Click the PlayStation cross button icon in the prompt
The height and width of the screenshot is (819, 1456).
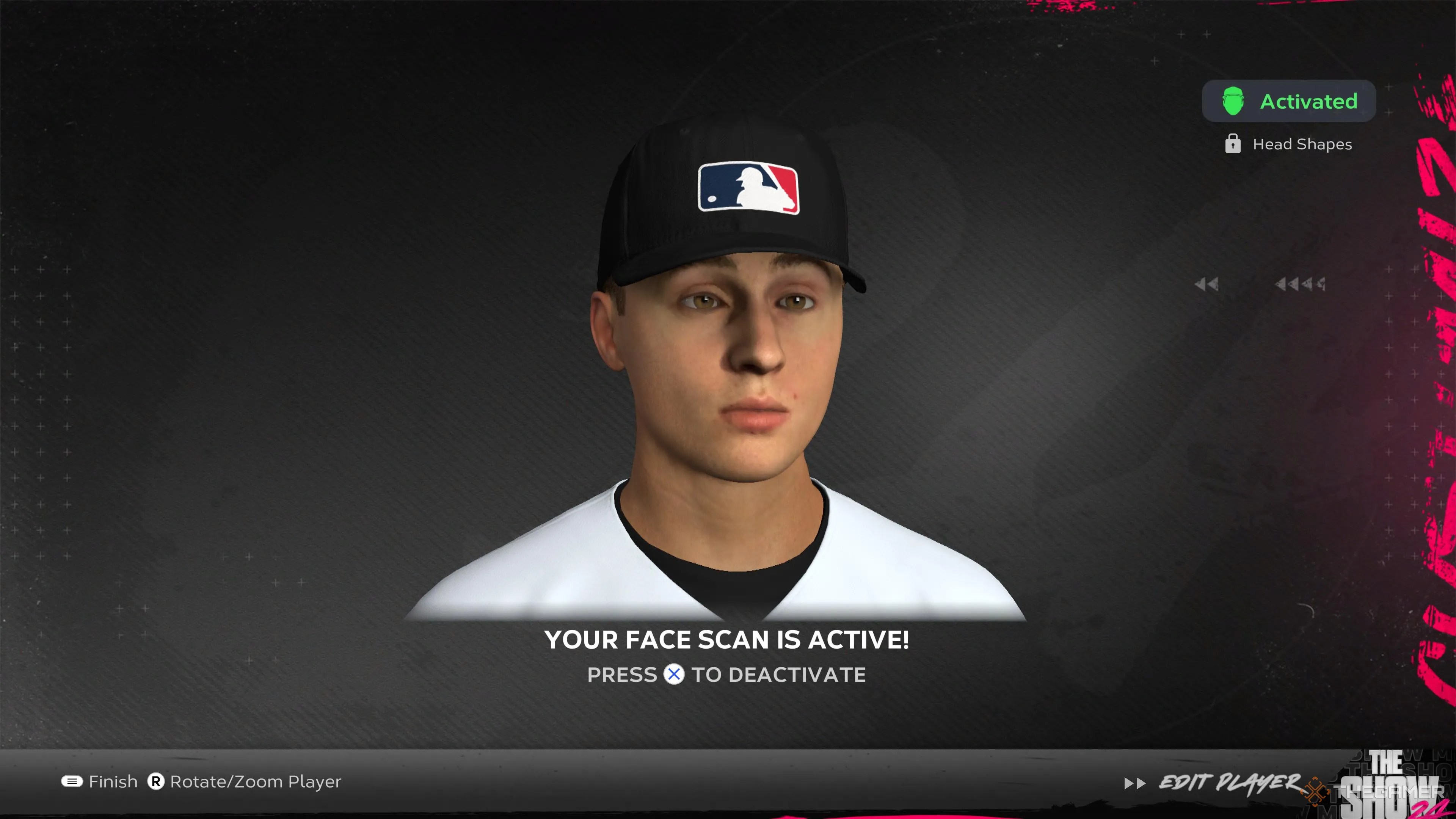(674, 675)
